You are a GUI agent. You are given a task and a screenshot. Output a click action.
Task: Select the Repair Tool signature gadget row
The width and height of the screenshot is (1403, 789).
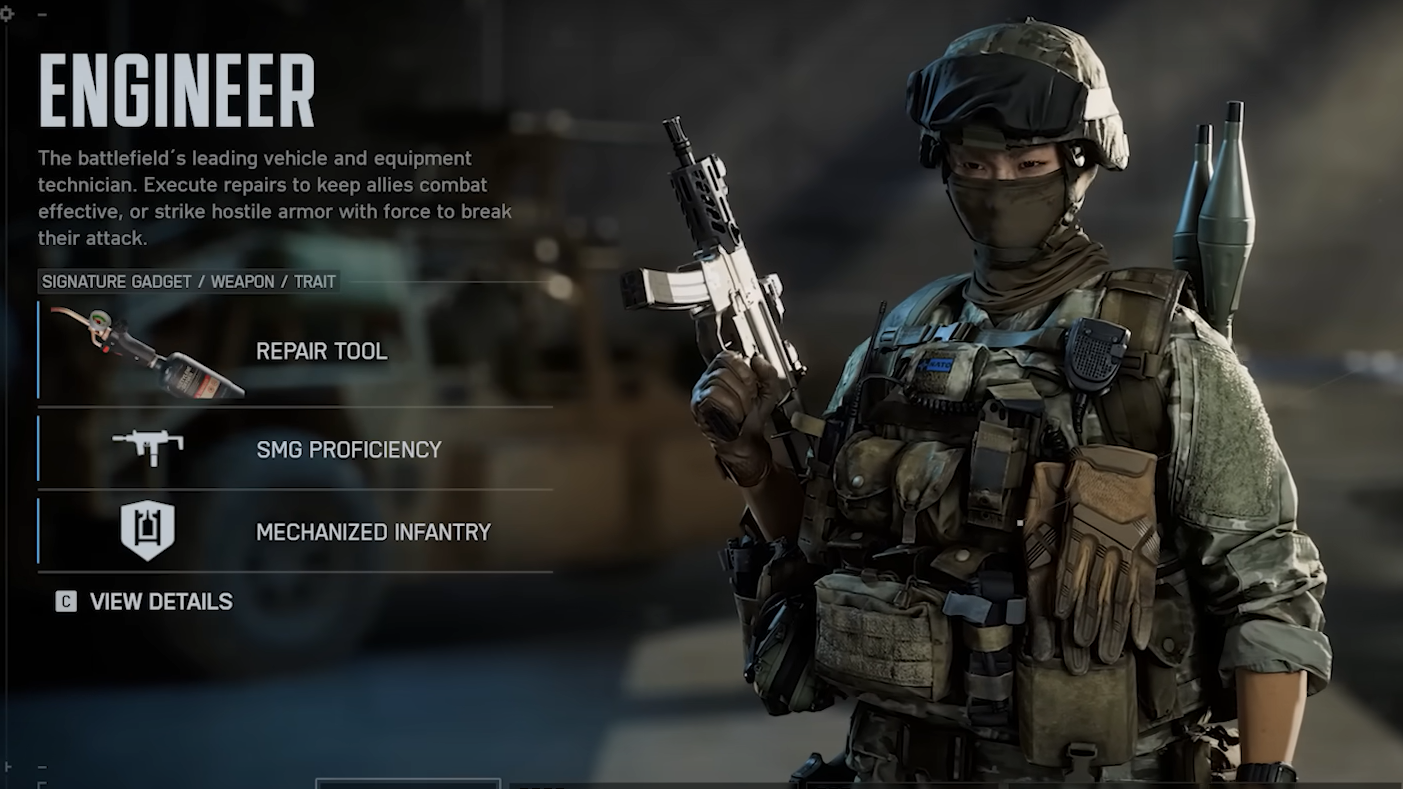pyautogui.click(x=321, y=351)
